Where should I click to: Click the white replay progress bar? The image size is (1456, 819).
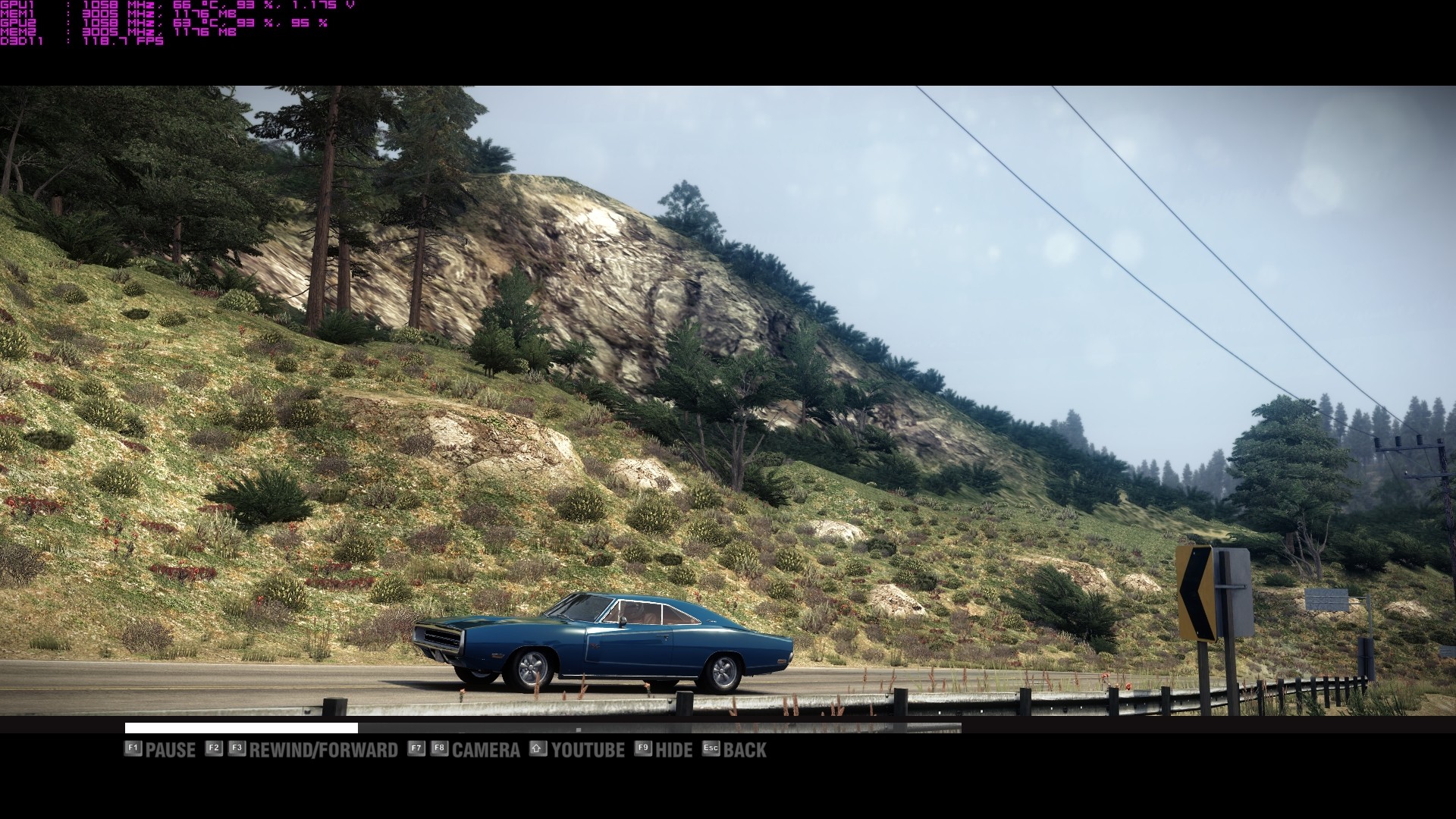click(239, 729)
